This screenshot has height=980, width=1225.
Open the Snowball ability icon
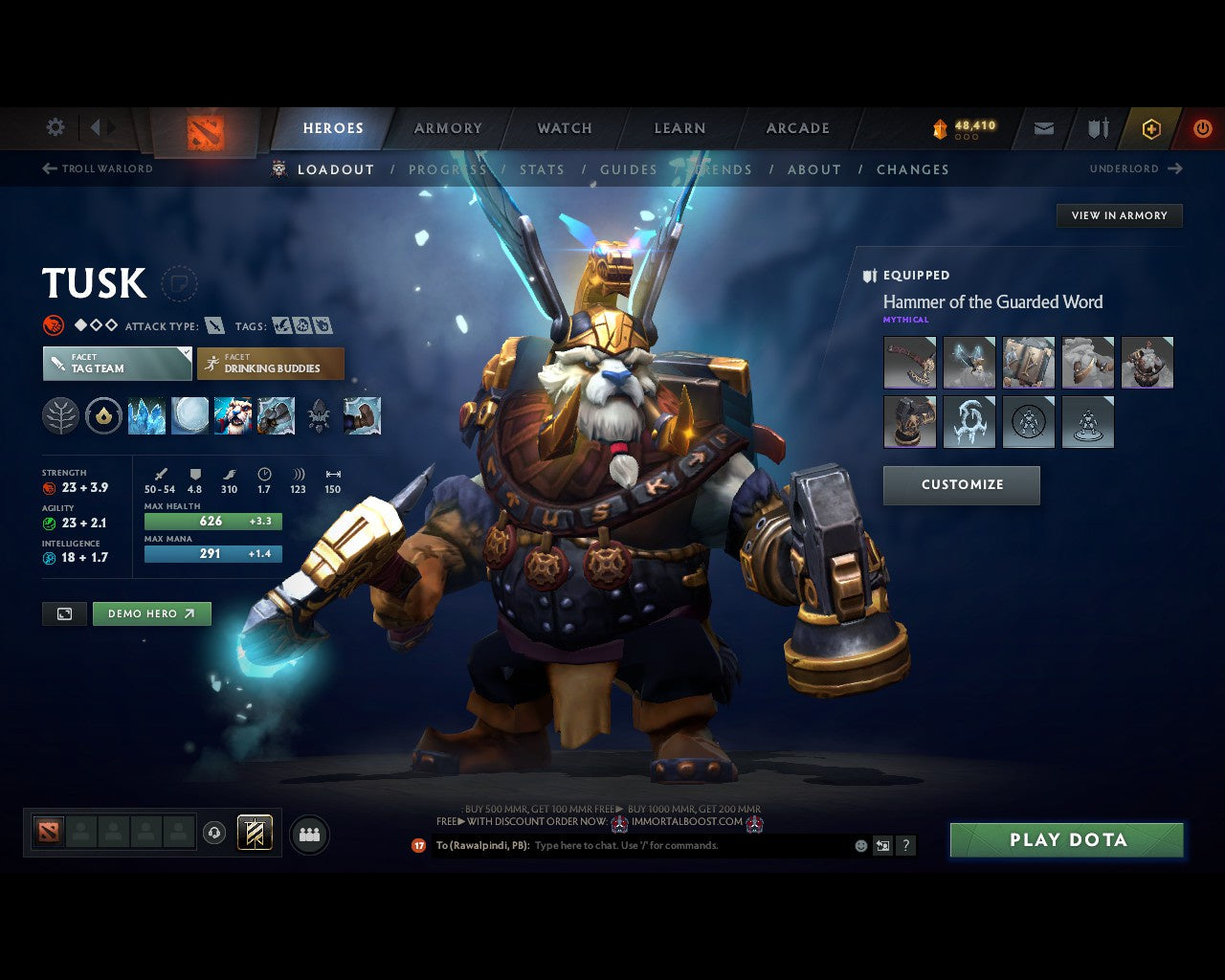(189, 415)
